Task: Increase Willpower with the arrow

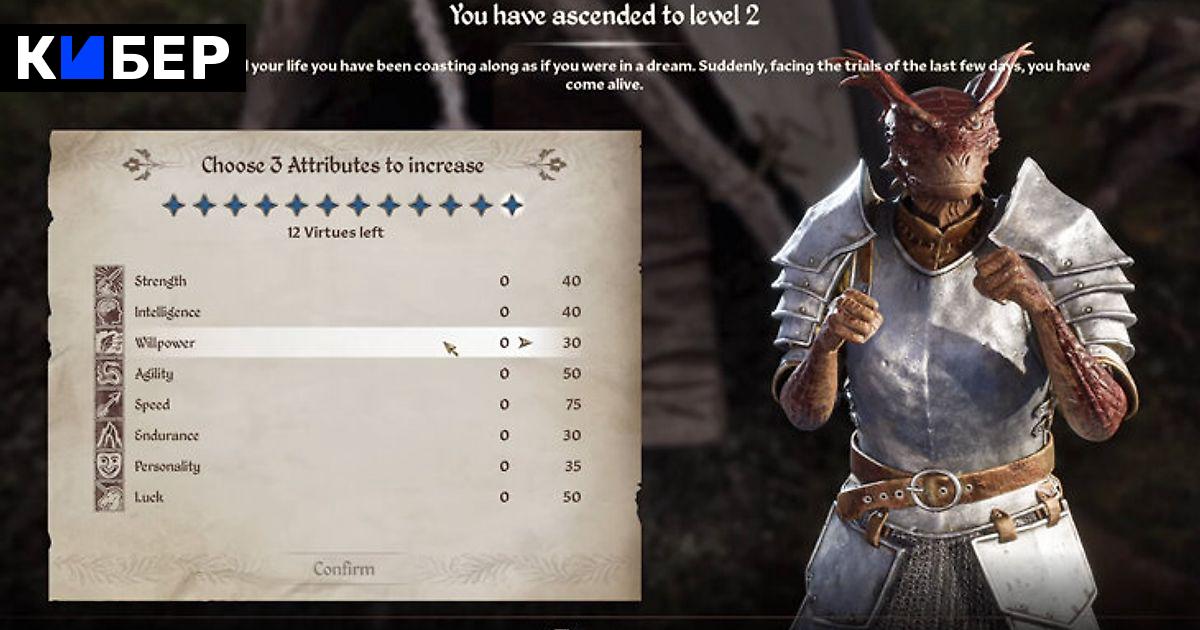Action: point(526,343)
